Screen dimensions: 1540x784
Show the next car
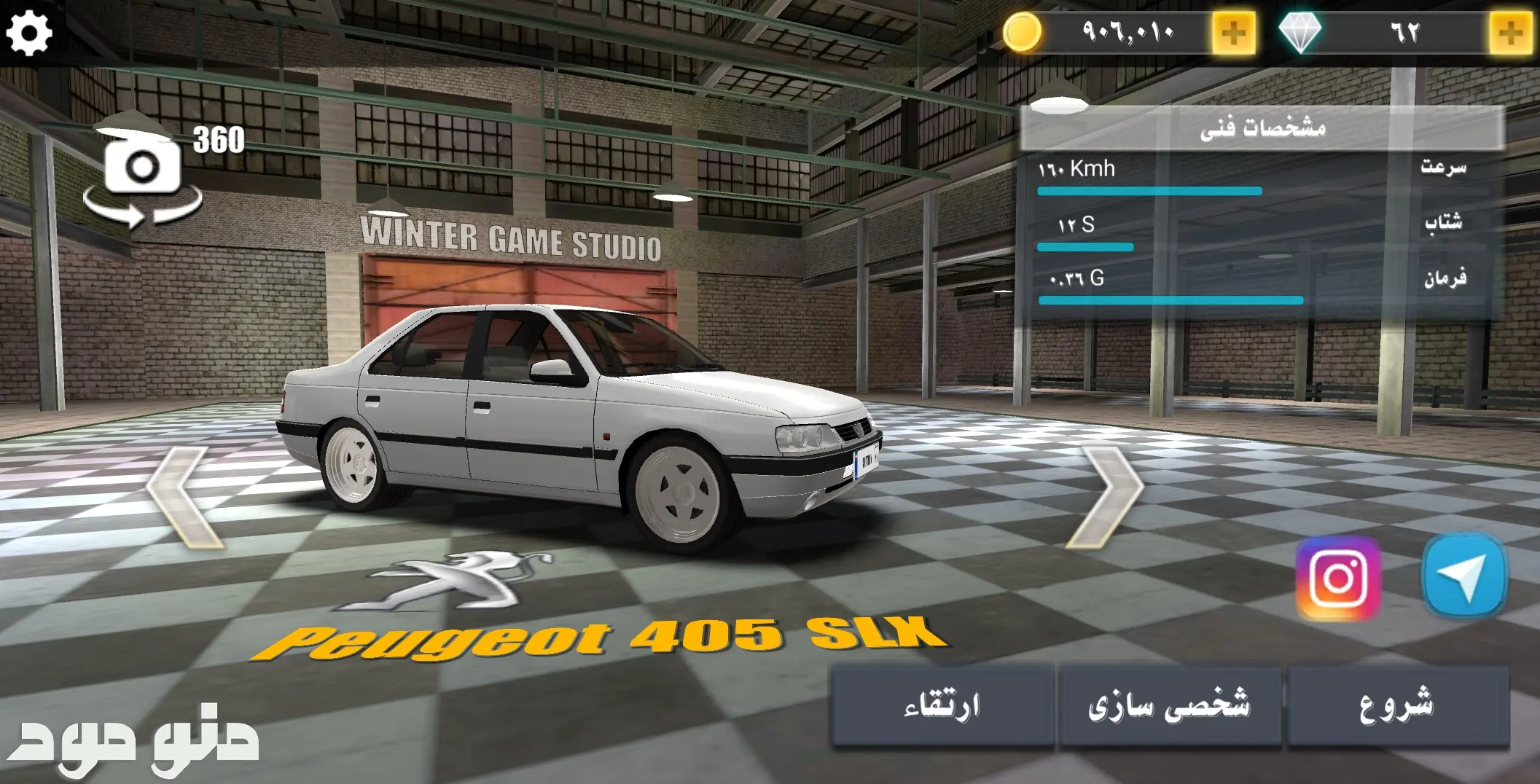pyautogui.click(x=1103, y=498)
